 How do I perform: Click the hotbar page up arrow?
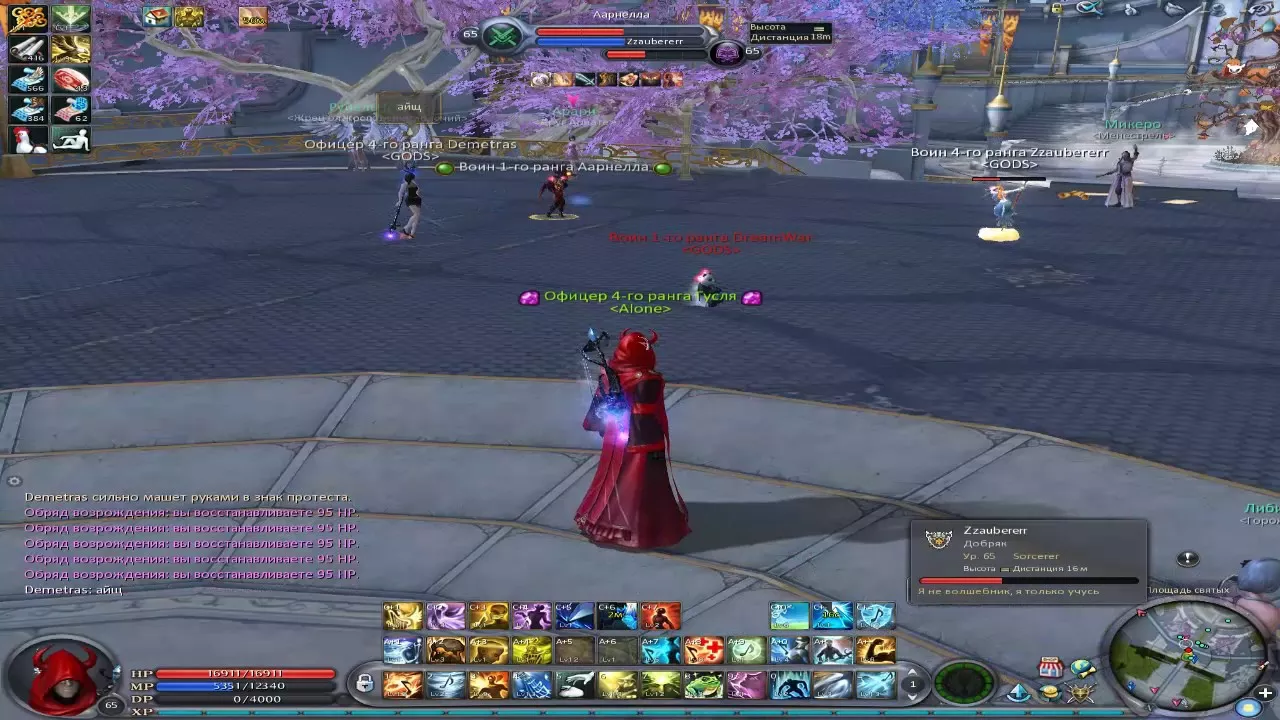pyautogui.click(x=911, y=672)
